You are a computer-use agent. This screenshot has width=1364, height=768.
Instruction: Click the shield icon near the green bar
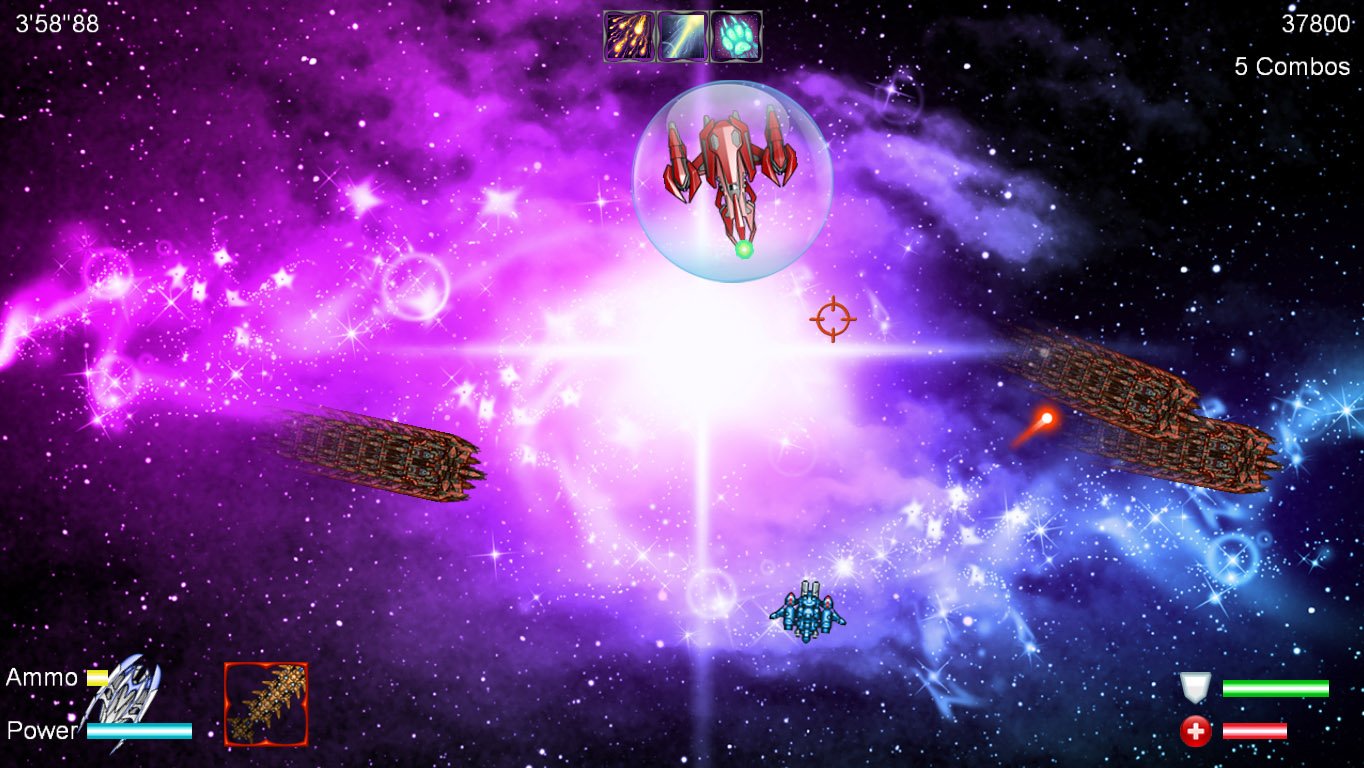click(1193, 688)
